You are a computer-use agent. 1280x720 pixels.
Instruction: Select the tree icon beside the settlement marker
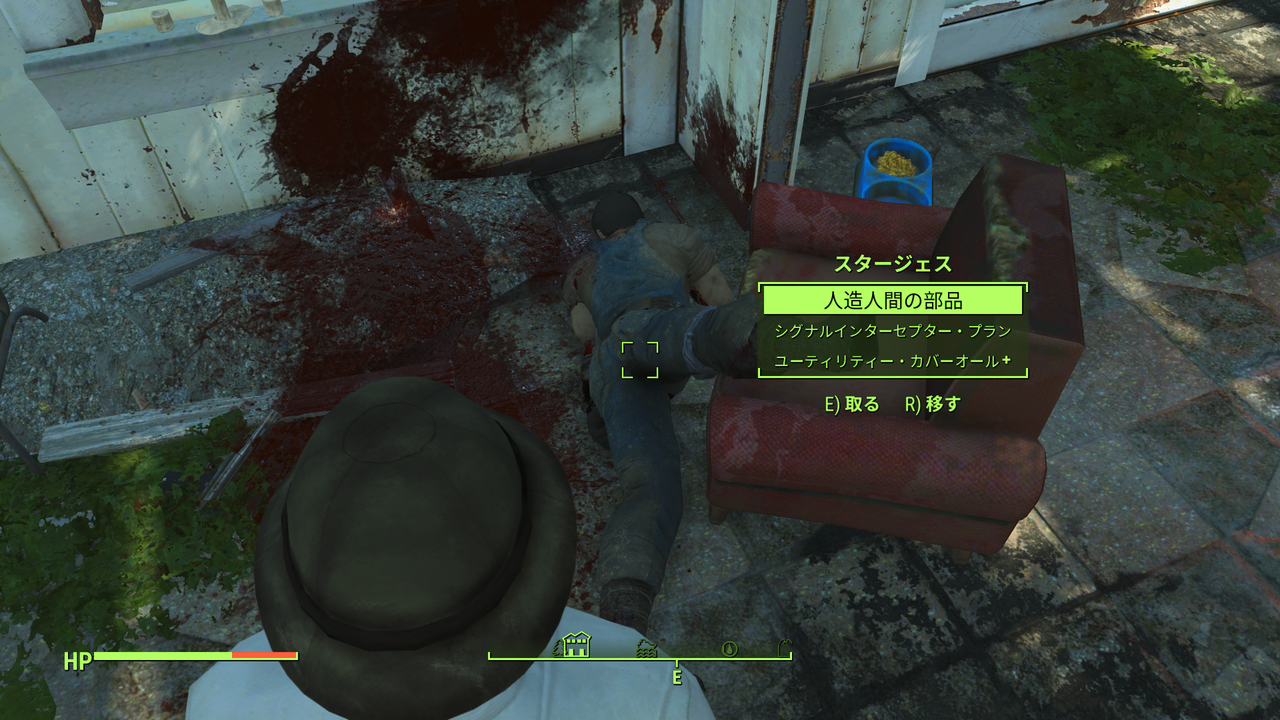point(557,648)
